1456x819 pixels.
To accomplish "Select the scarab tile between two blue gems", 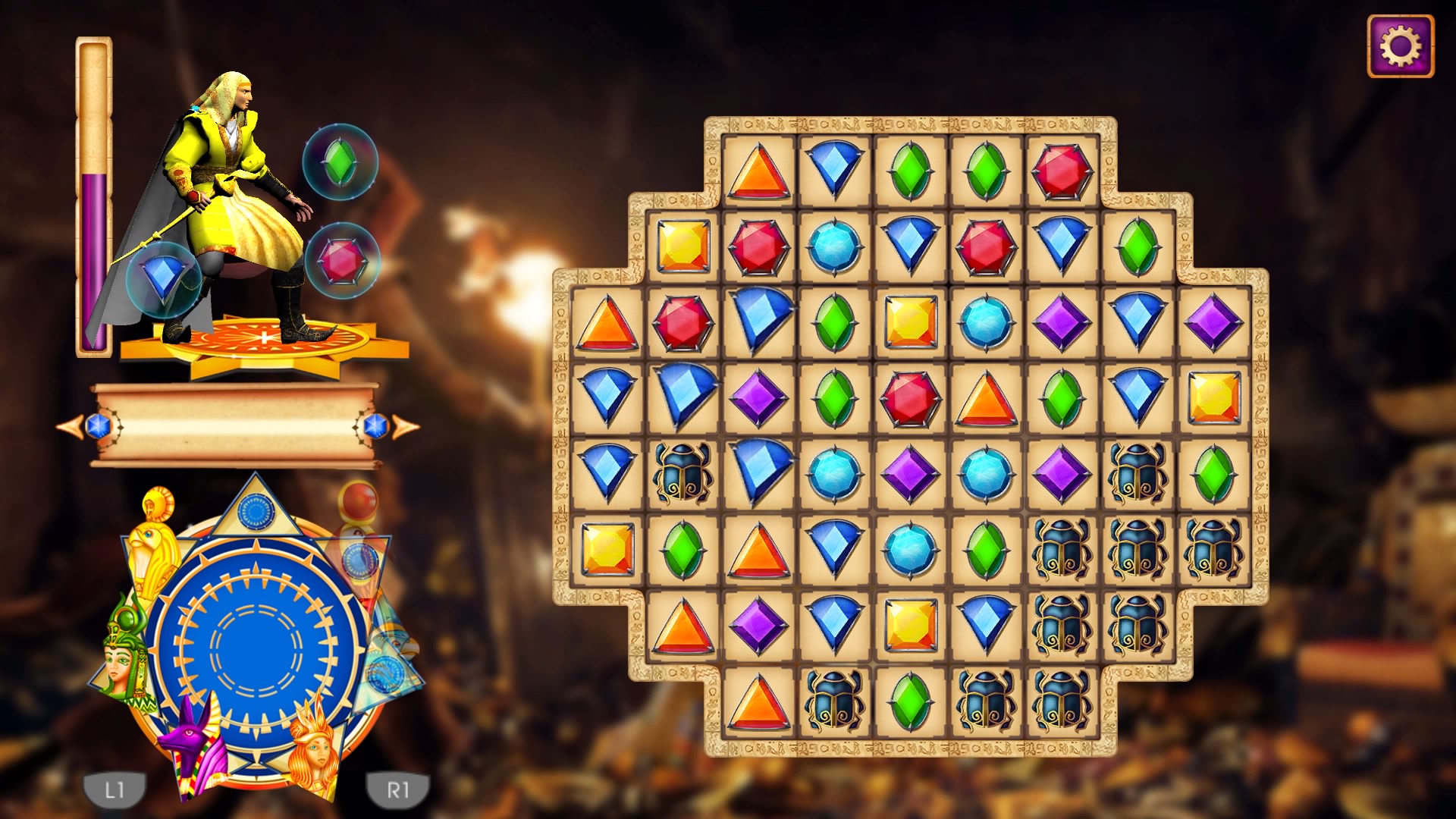I will [682, 475].
